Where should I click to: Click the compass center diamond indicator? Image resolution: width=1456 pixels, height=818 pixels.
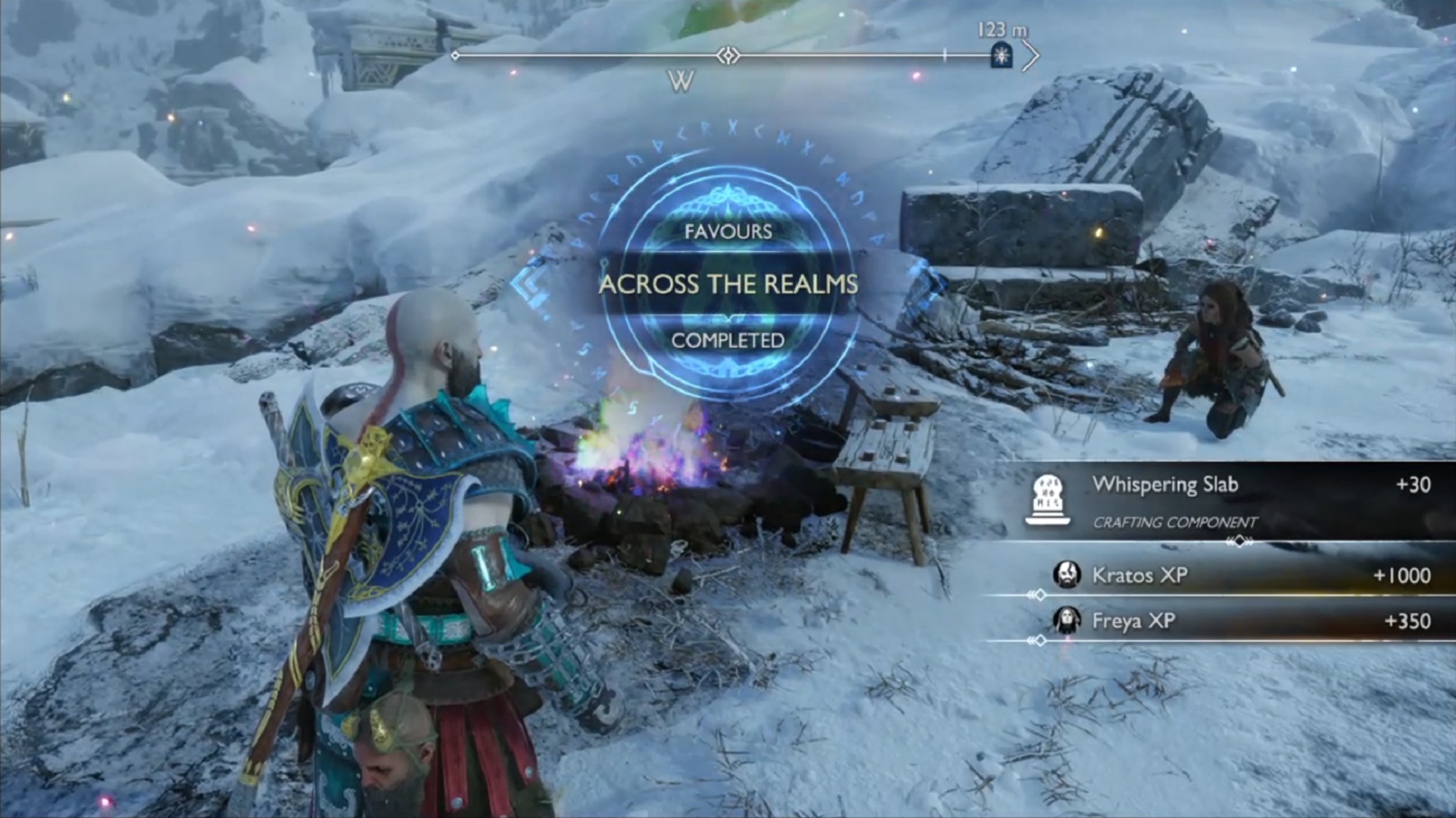[x=728, y=55]
